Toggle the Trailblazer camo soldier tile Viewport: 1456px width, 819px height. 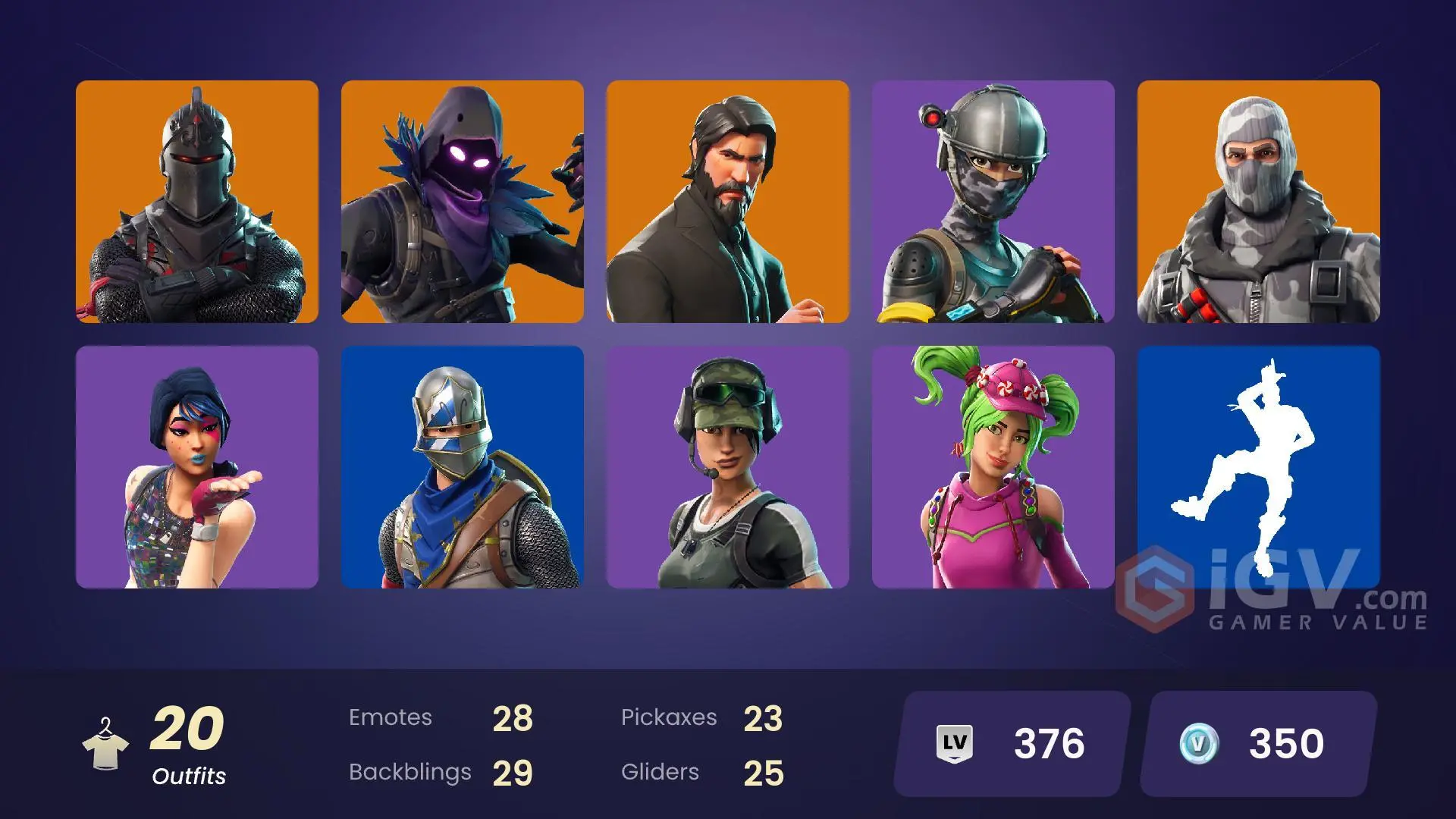point(728,465)
